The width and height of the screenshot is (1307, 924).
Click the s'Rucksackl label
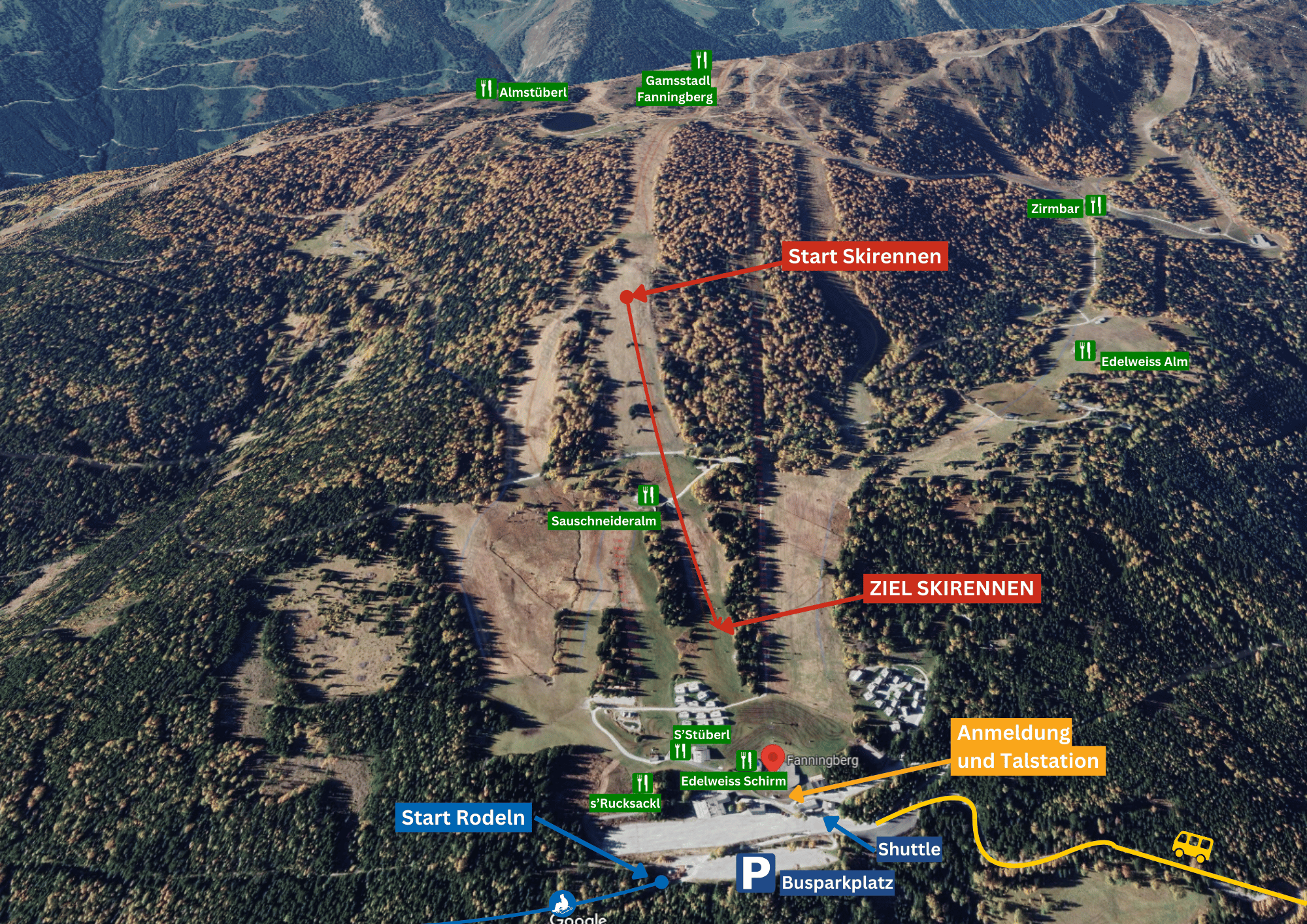(x=625, y=803)
